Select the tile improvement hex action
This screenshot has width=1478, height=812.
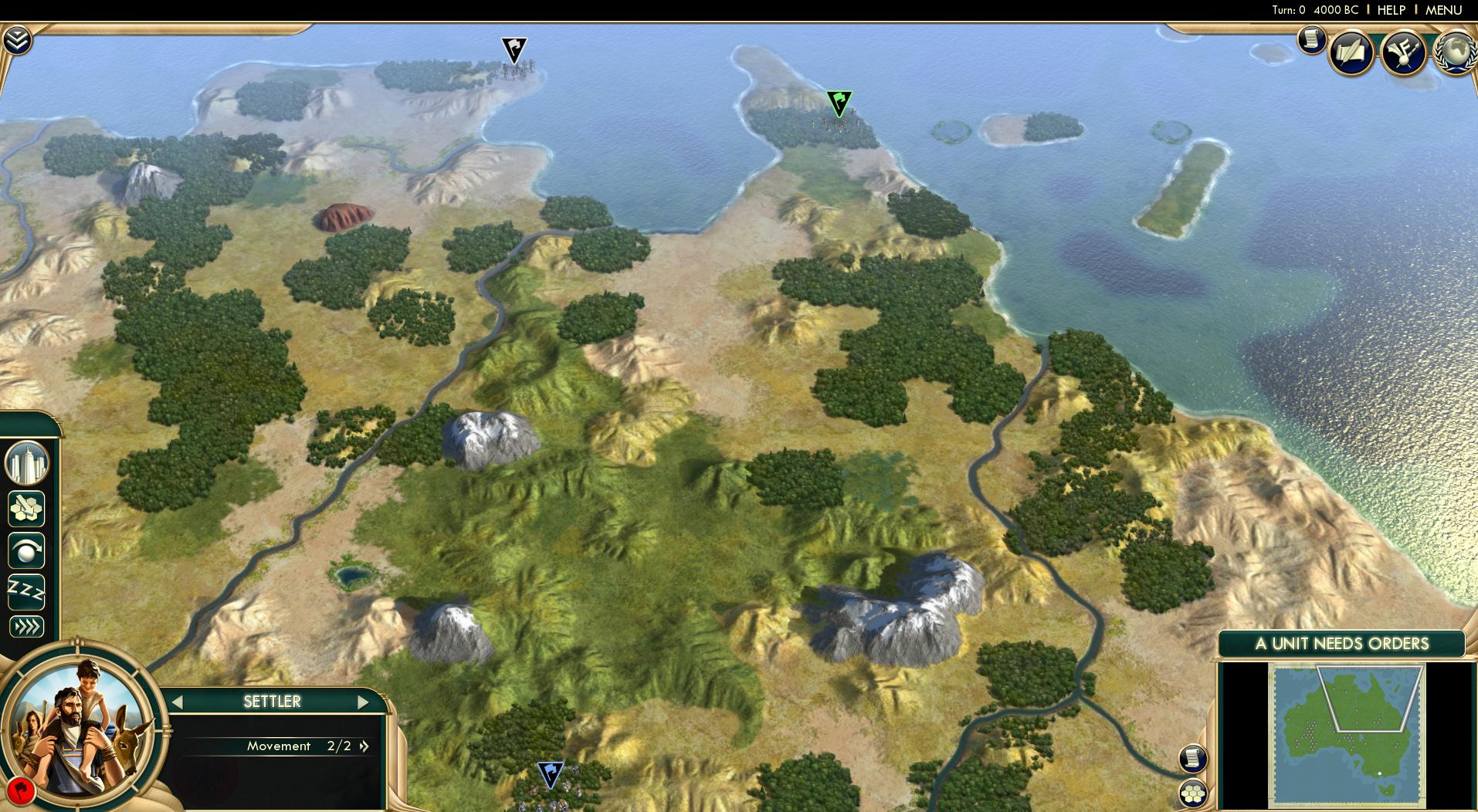click(25, 507)
